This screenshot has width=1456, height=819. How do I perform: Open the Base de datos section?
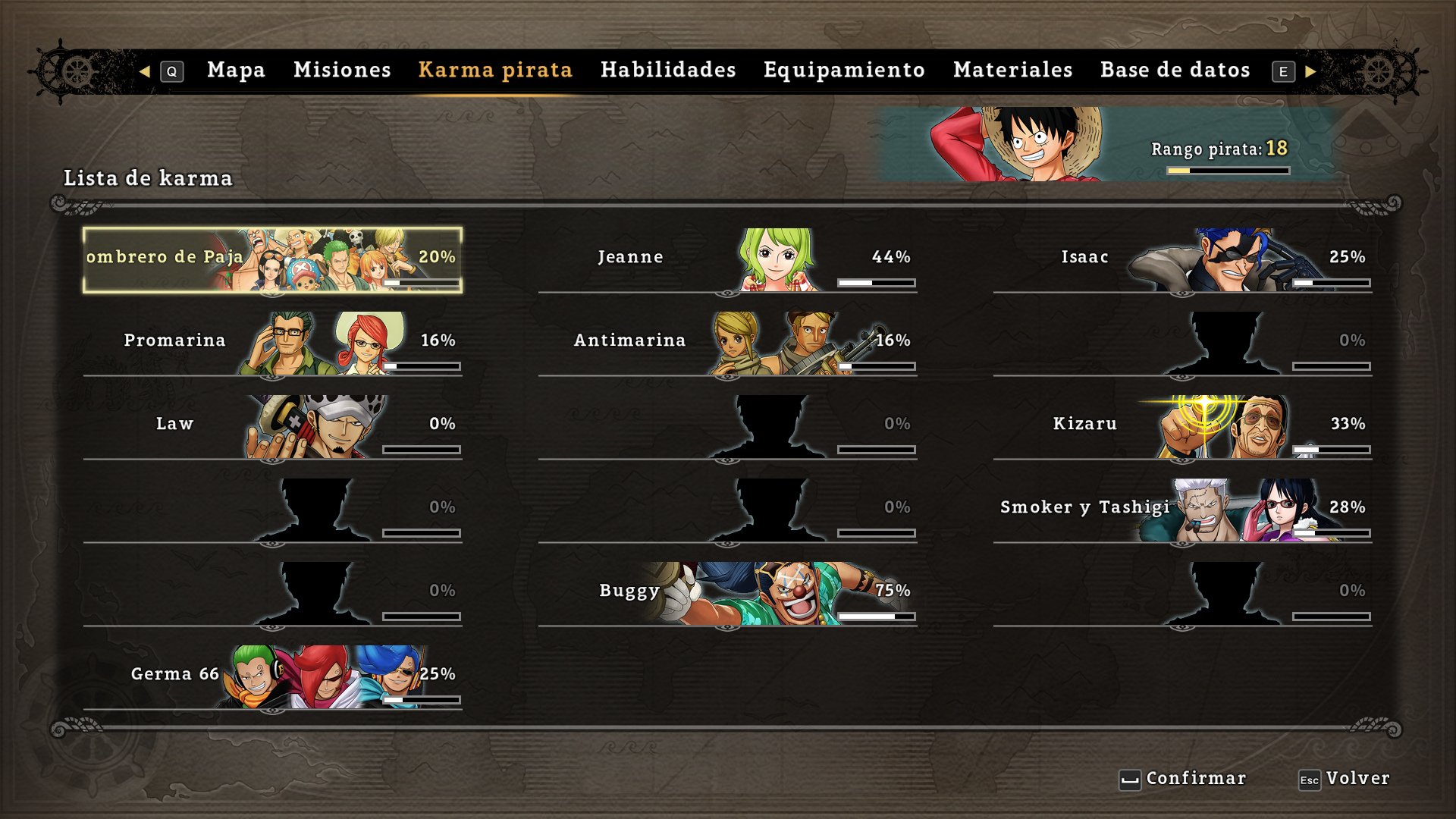[1175, 70]
